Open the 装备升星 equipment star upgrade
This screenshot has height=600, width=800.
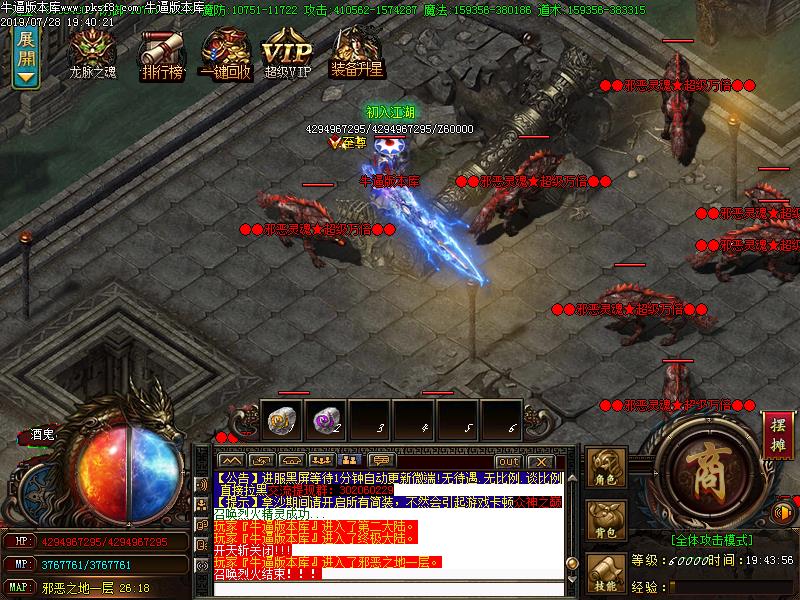[x=357, y=50]
